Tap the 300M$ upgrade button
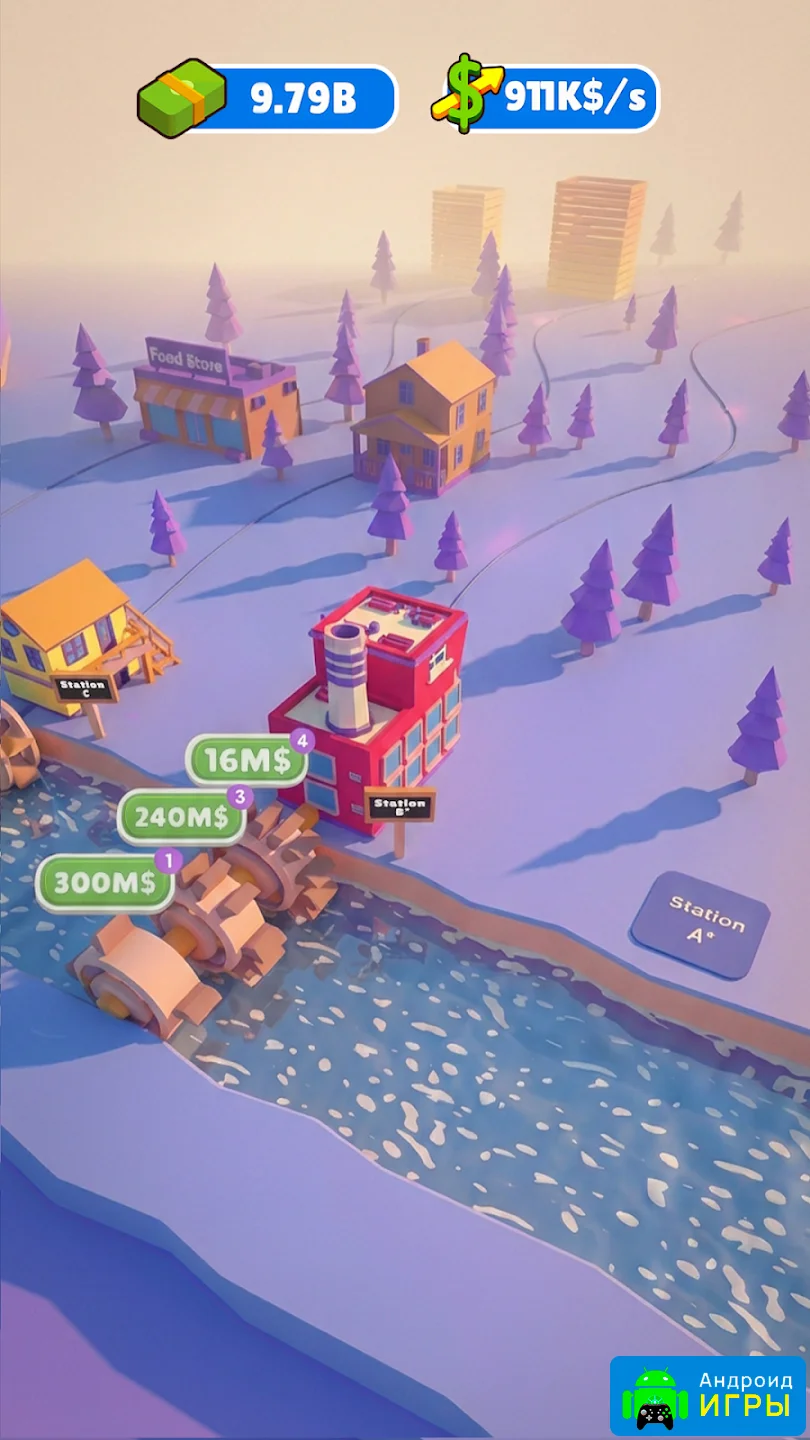 (x=105, y=883)
